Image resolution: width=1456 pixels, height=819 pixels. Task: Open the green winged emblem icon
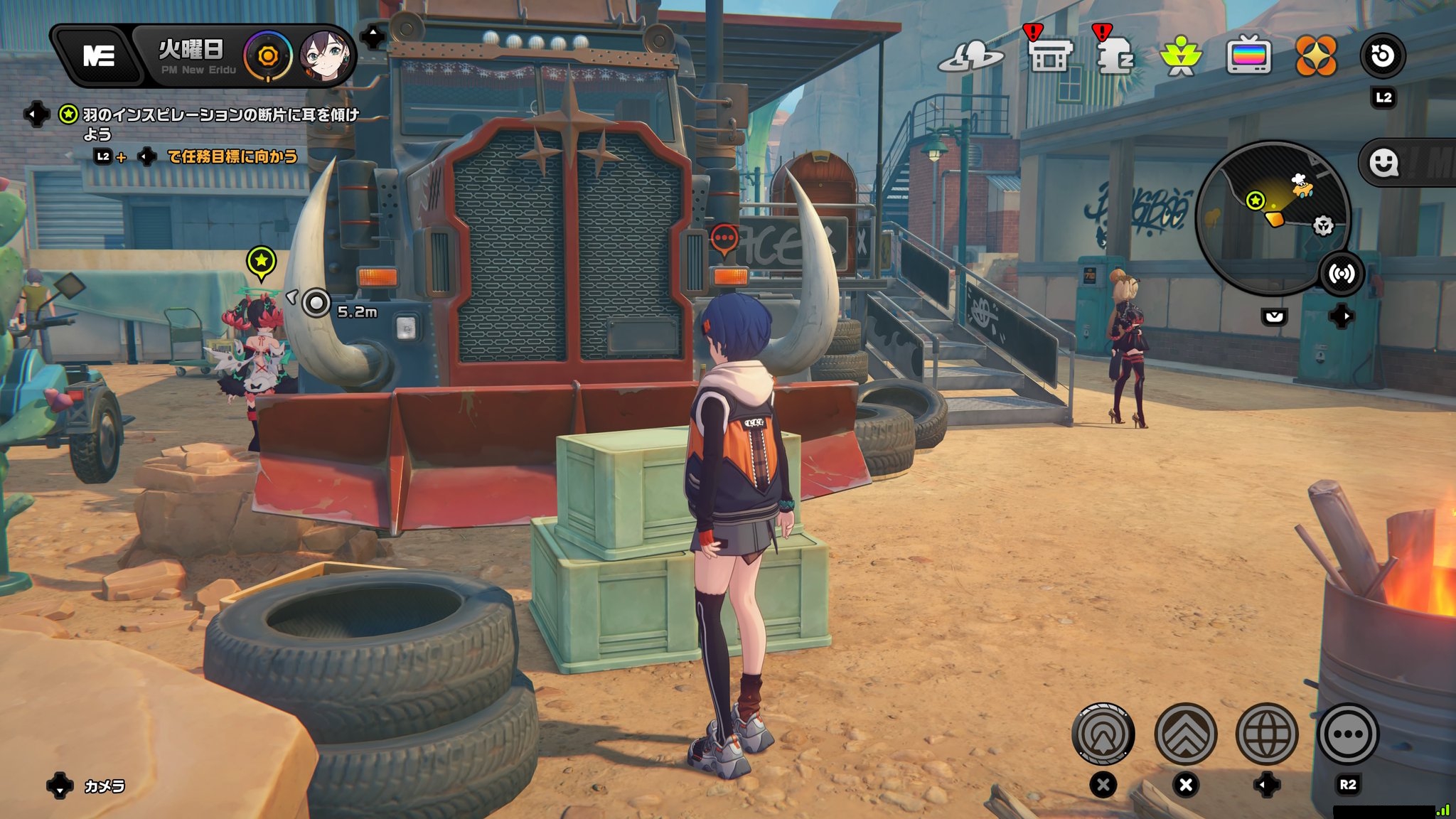click(1181, 57)
